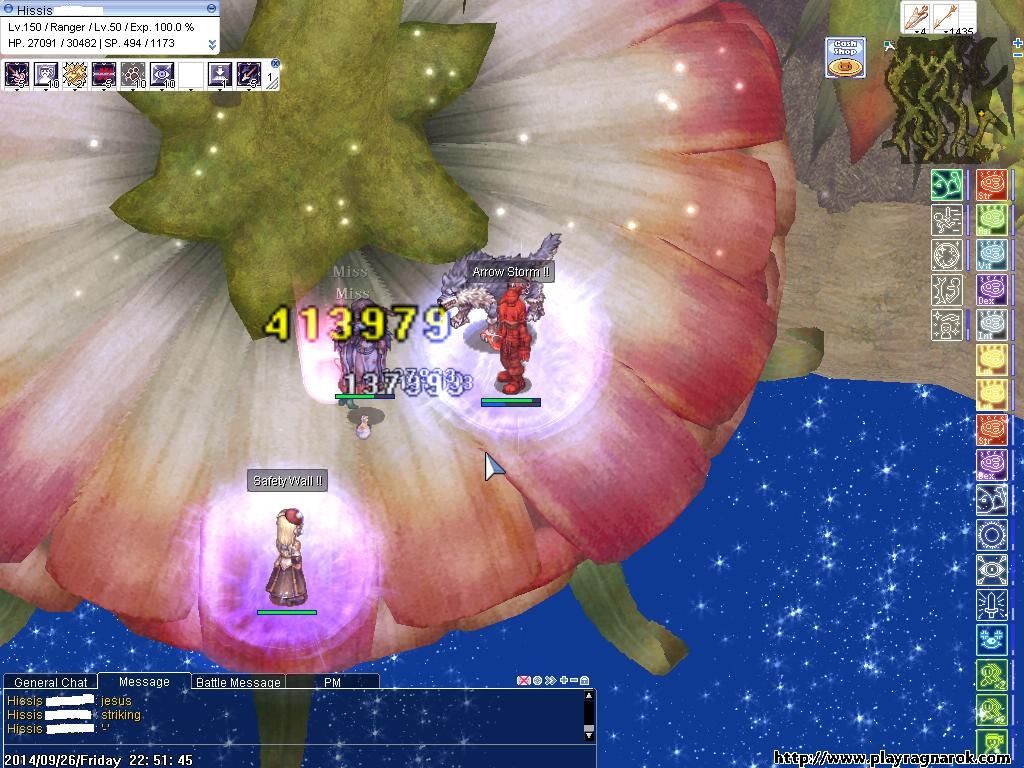Close the skill hotbar

click(x=275, y=64)
